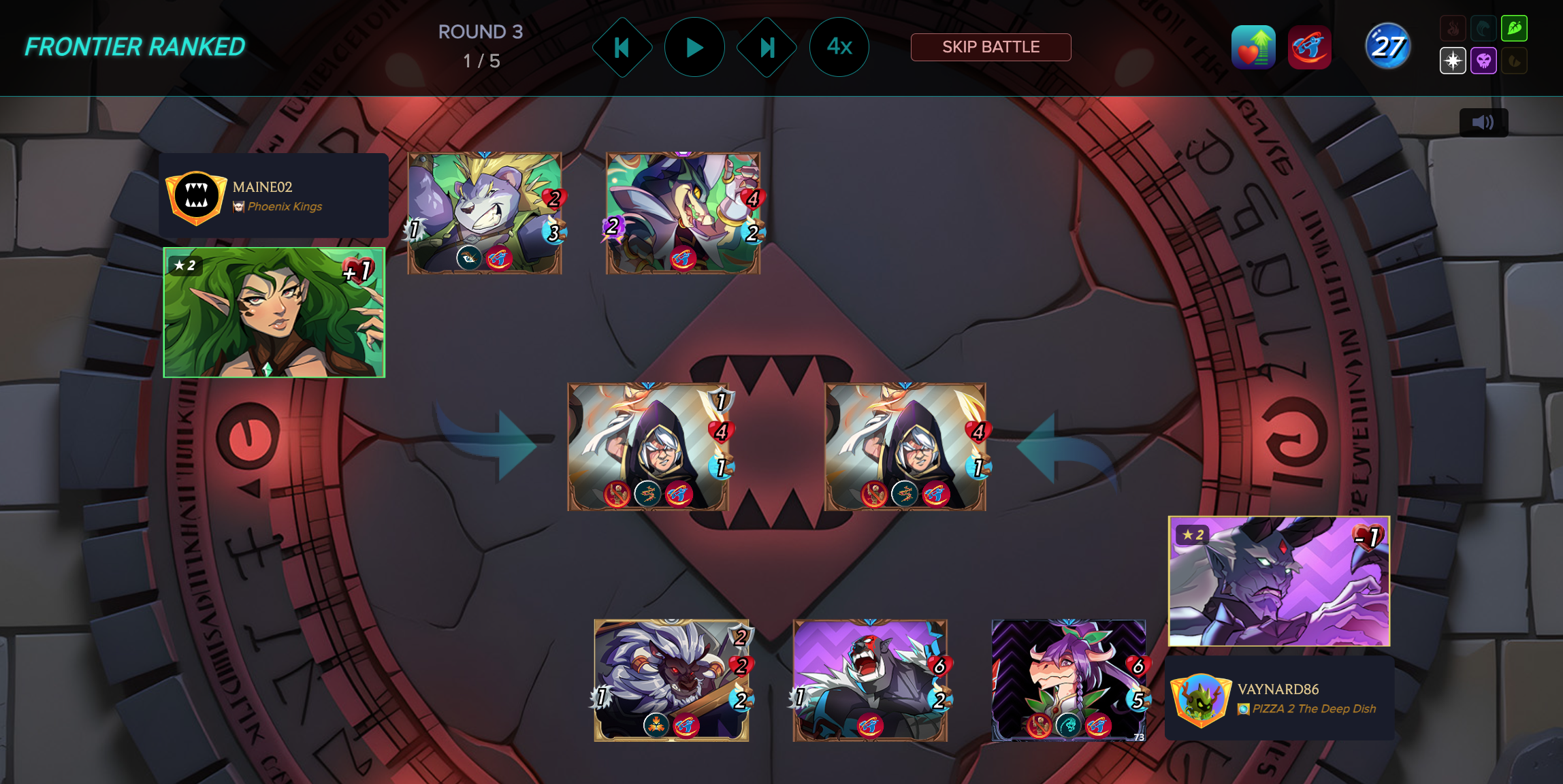Screen dimensions: 1563x784
Task: Toggle the 4x playback speed
Action: click(839, 47)
